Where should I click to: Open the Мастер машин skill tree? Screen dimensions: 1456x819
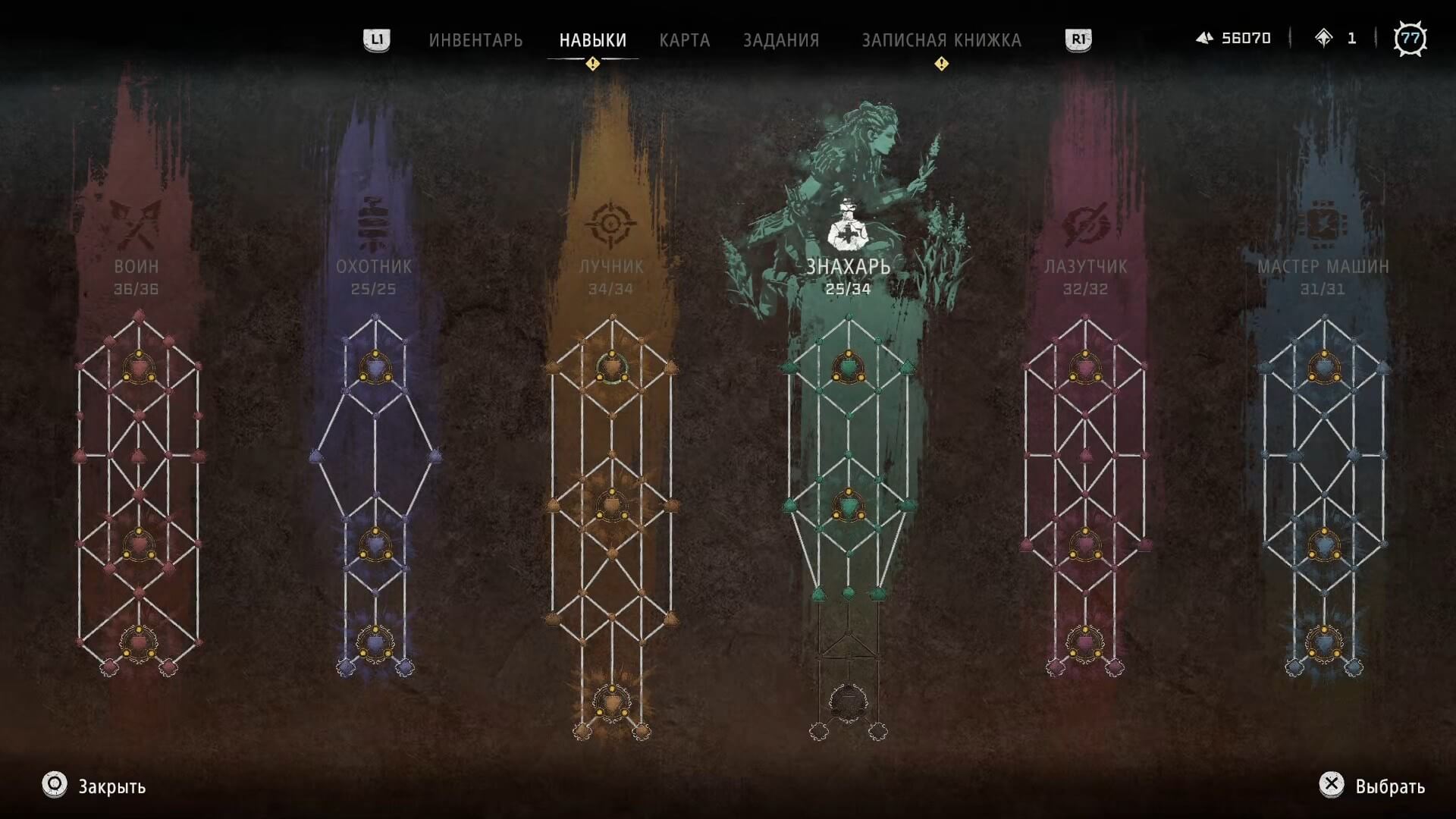tap(1323, 266)
